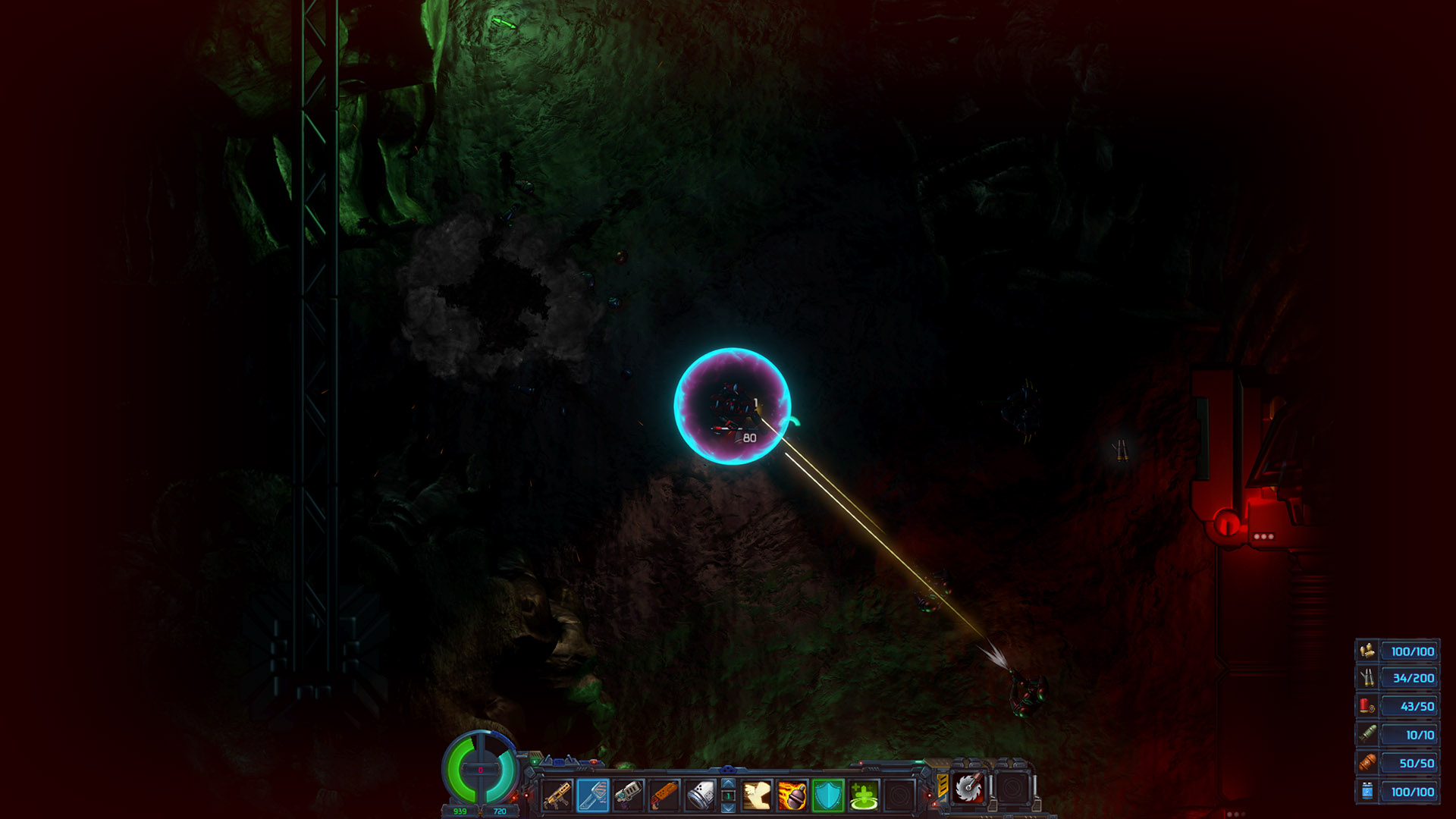Click the down arrow below the counter
The width and height of the screenshot is (1456, 819).
[727, 808]
